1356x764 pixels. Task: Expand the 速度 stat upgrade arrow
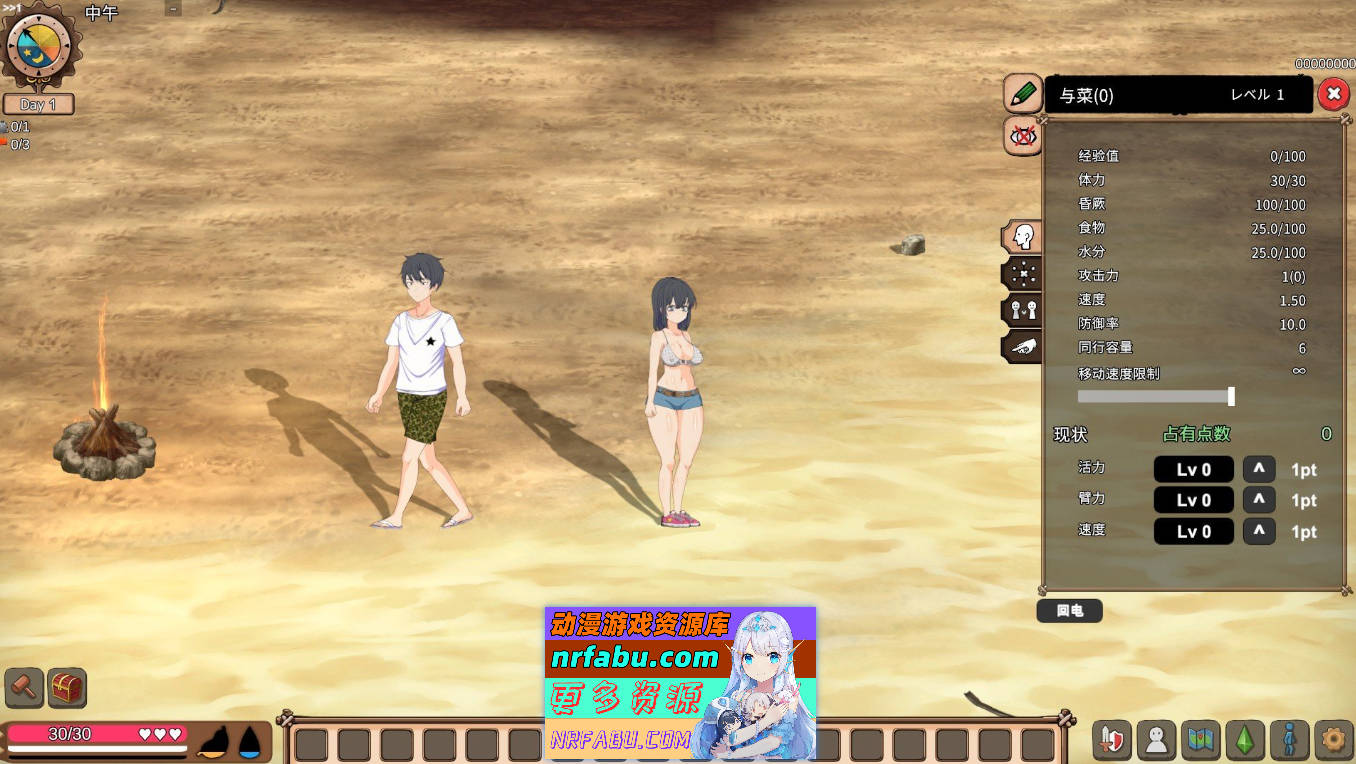coord(1259,531)
